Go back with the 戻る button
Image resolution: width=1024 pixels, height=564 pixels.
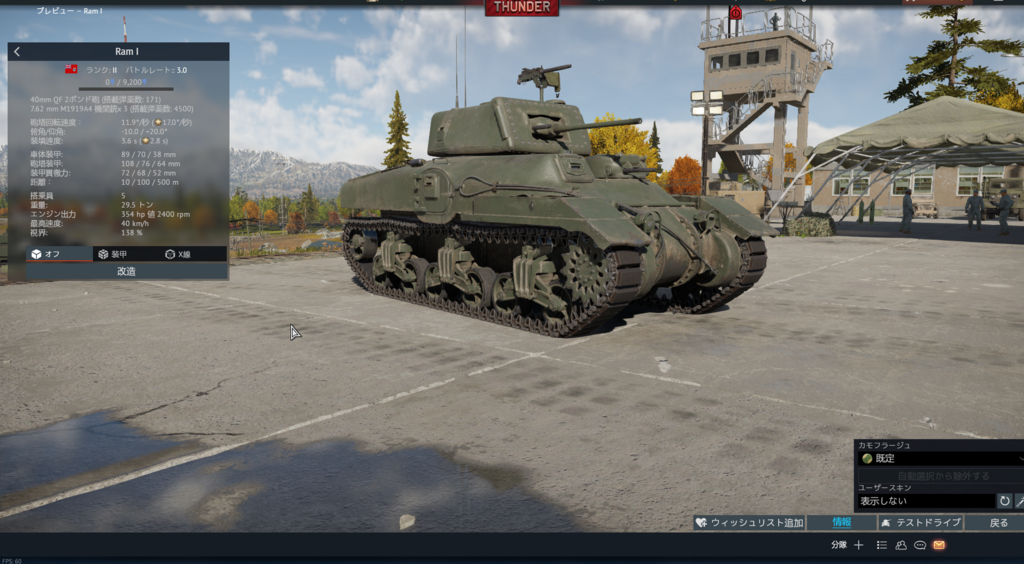click(997, 522)
